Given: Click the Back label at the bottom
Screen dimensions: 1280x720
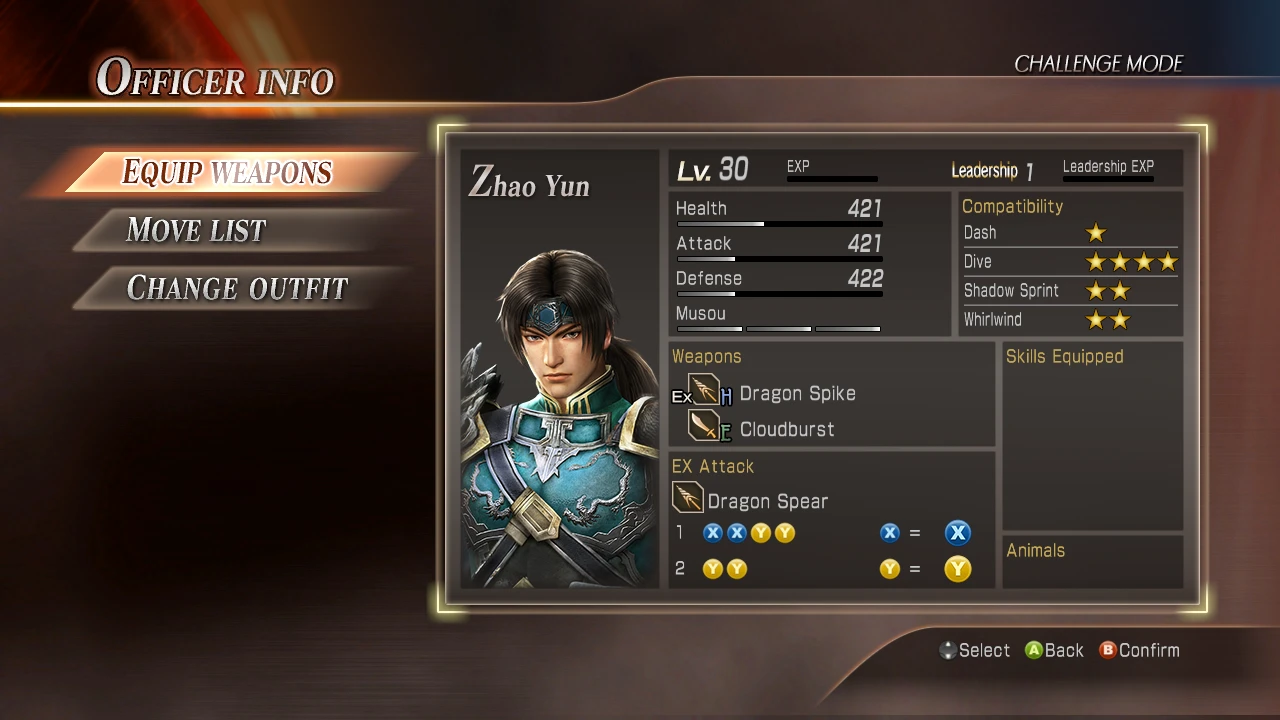Looking at the screenshot, I should tap(1063, 650).
